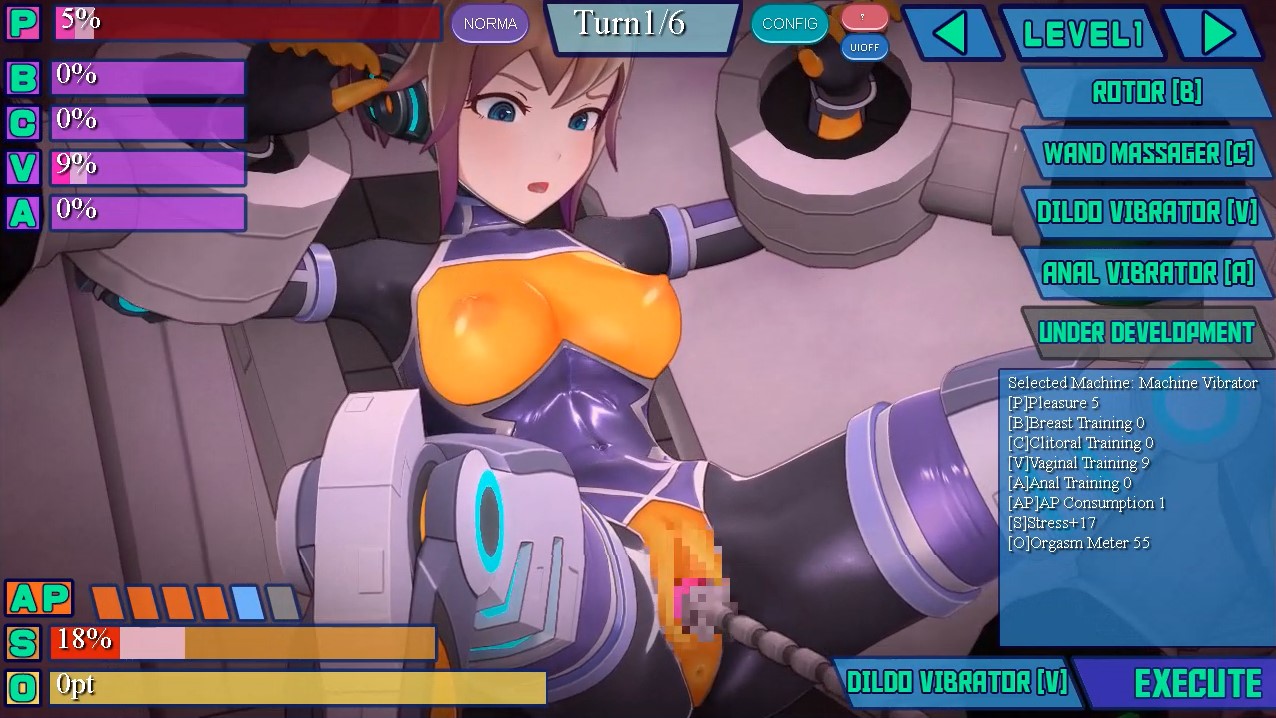Viewport: 1276px width, 718px height.
Task: Go to the previous level with left arrow
Action: pos(951,33)
